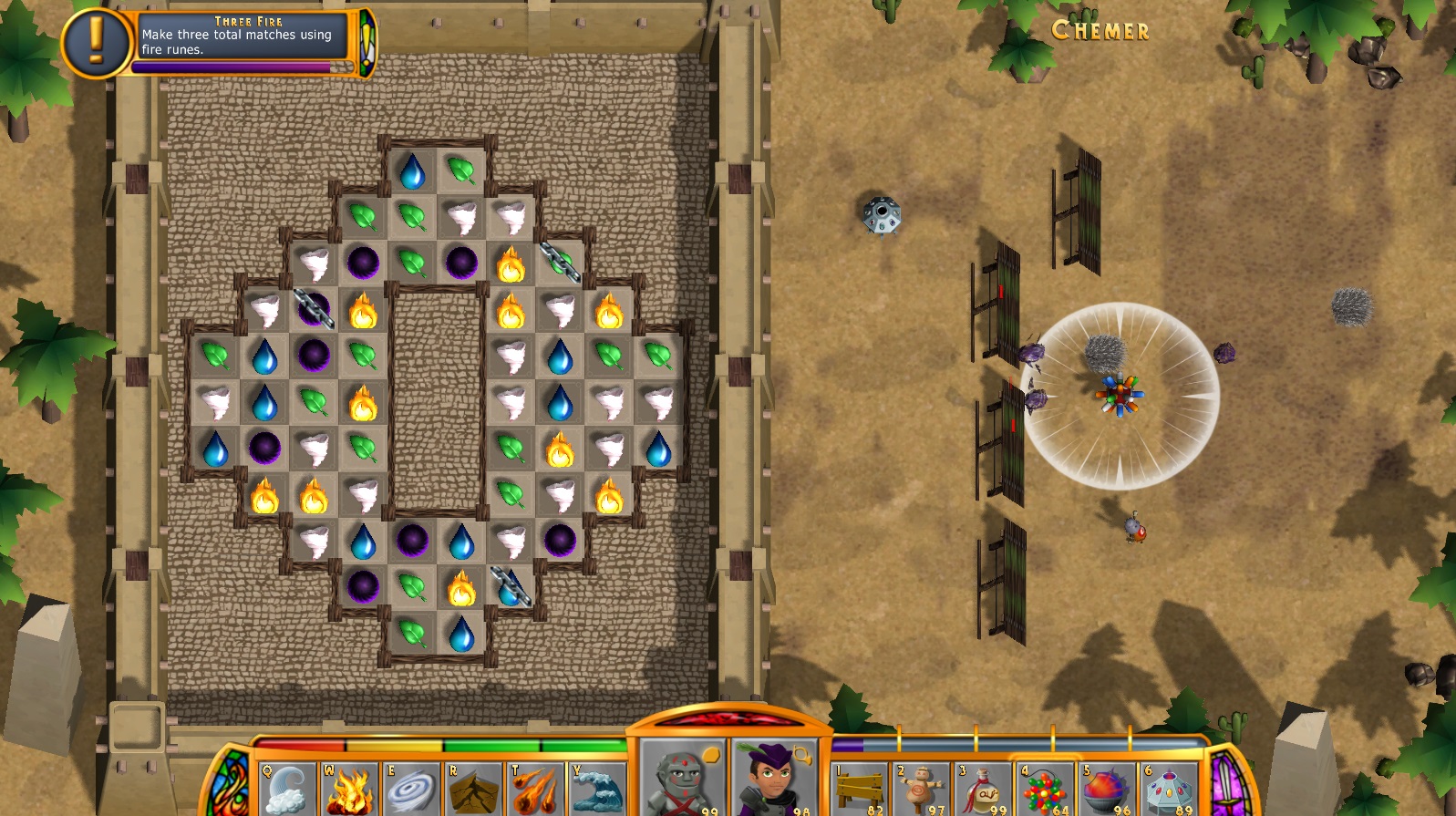Click the Three Fire objective exclamation icon
1456x816 pixels.
[x=97, y=42]
